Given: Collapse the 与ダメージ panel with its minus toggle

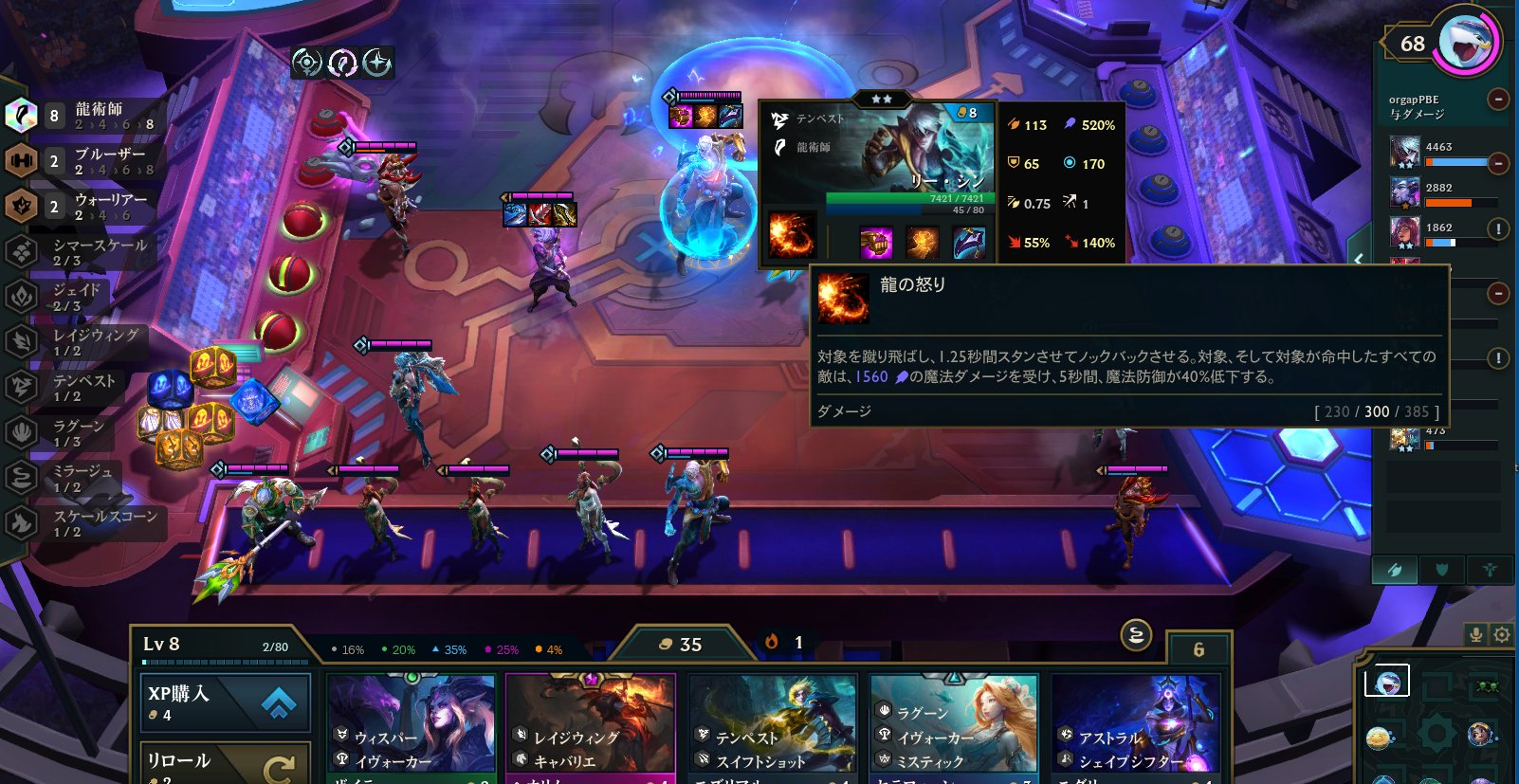Looking at the screenshot, I should click(1498, 98).
